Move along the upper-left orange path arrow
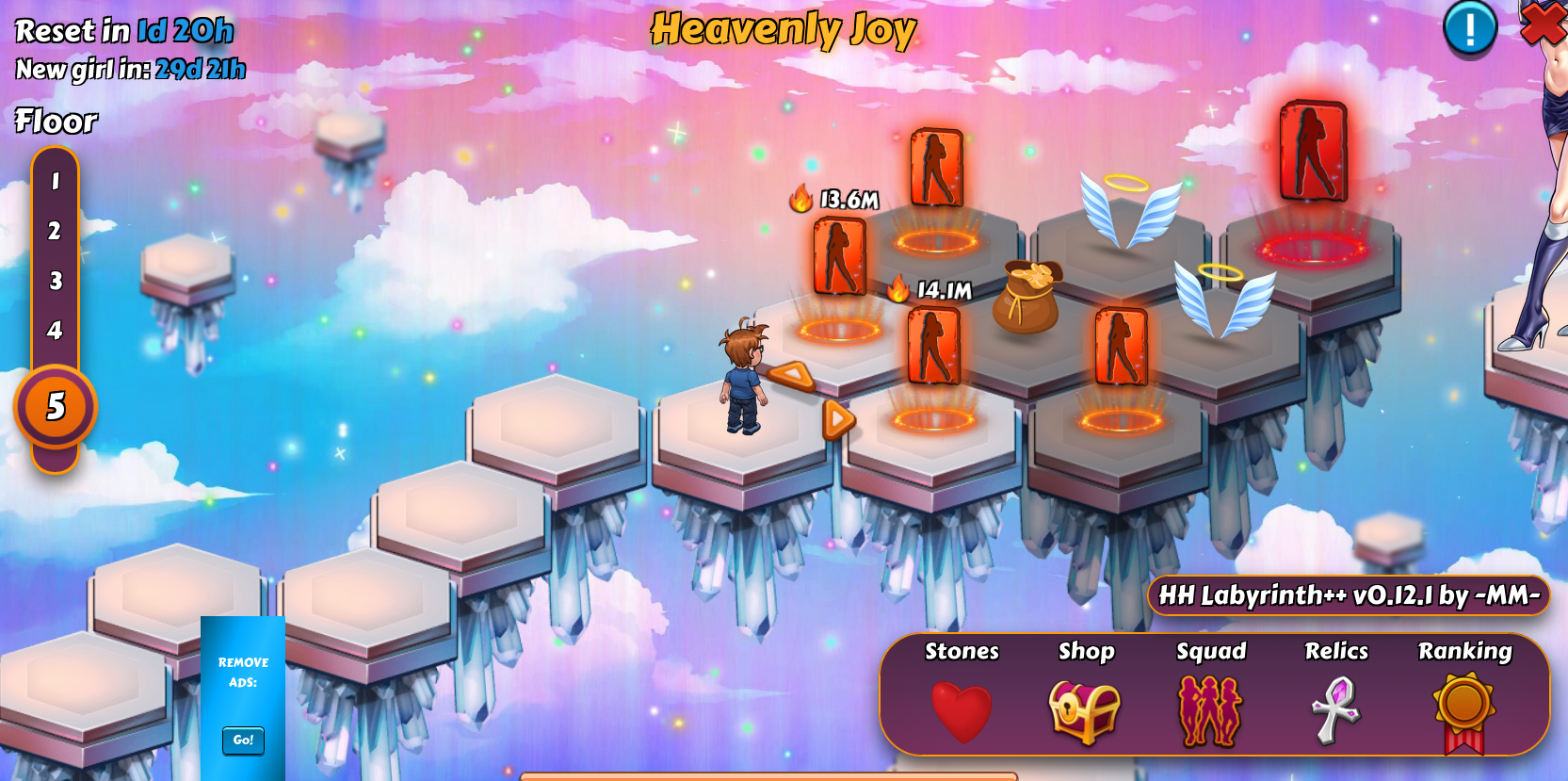Image resolution: width=1568 pixels, height=781 pixels. [792, 376]
